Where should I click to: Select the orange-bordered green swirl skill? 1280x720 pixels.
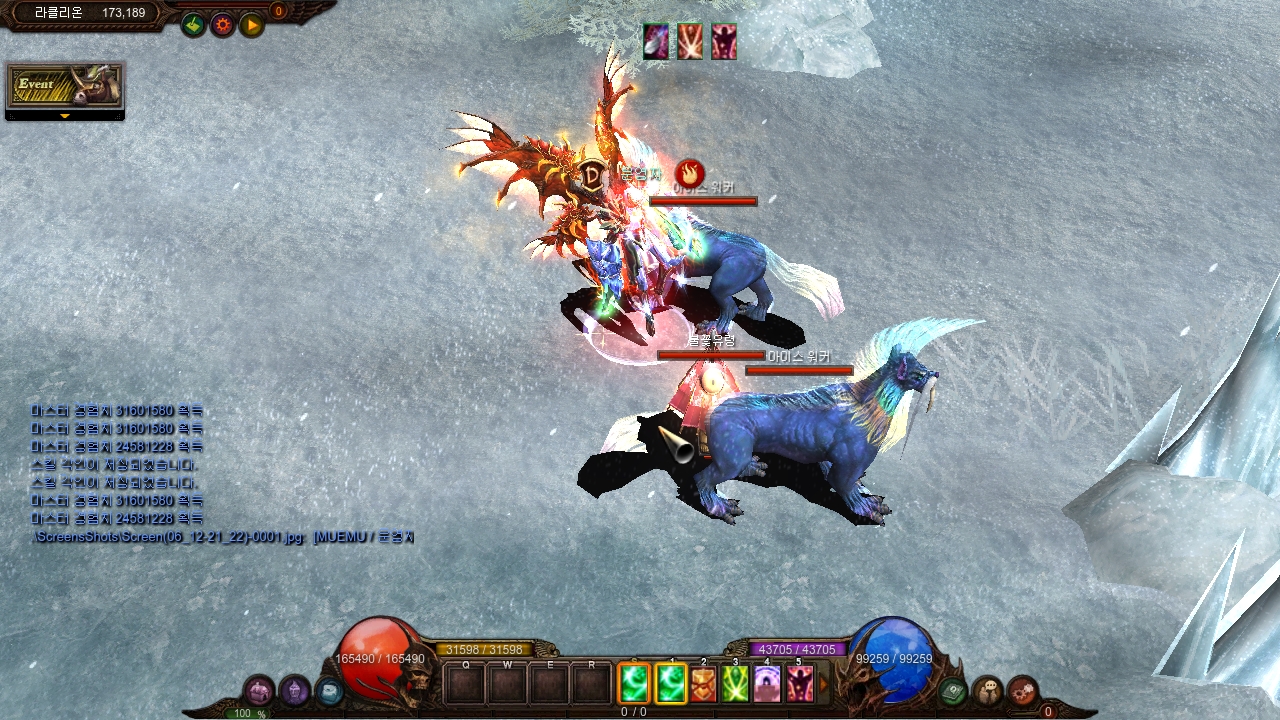coord(634,684)
